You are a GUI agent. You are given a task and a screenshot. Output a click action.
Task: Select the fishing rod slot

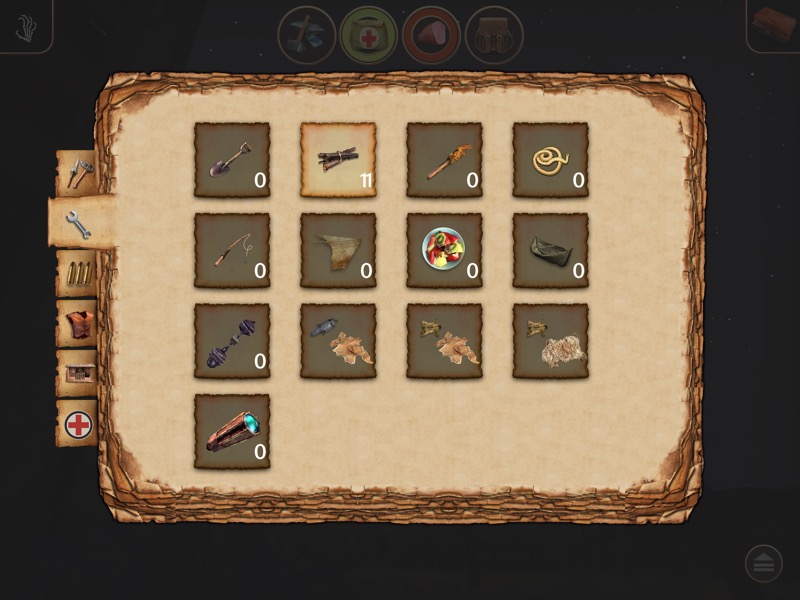coord(232,250)
